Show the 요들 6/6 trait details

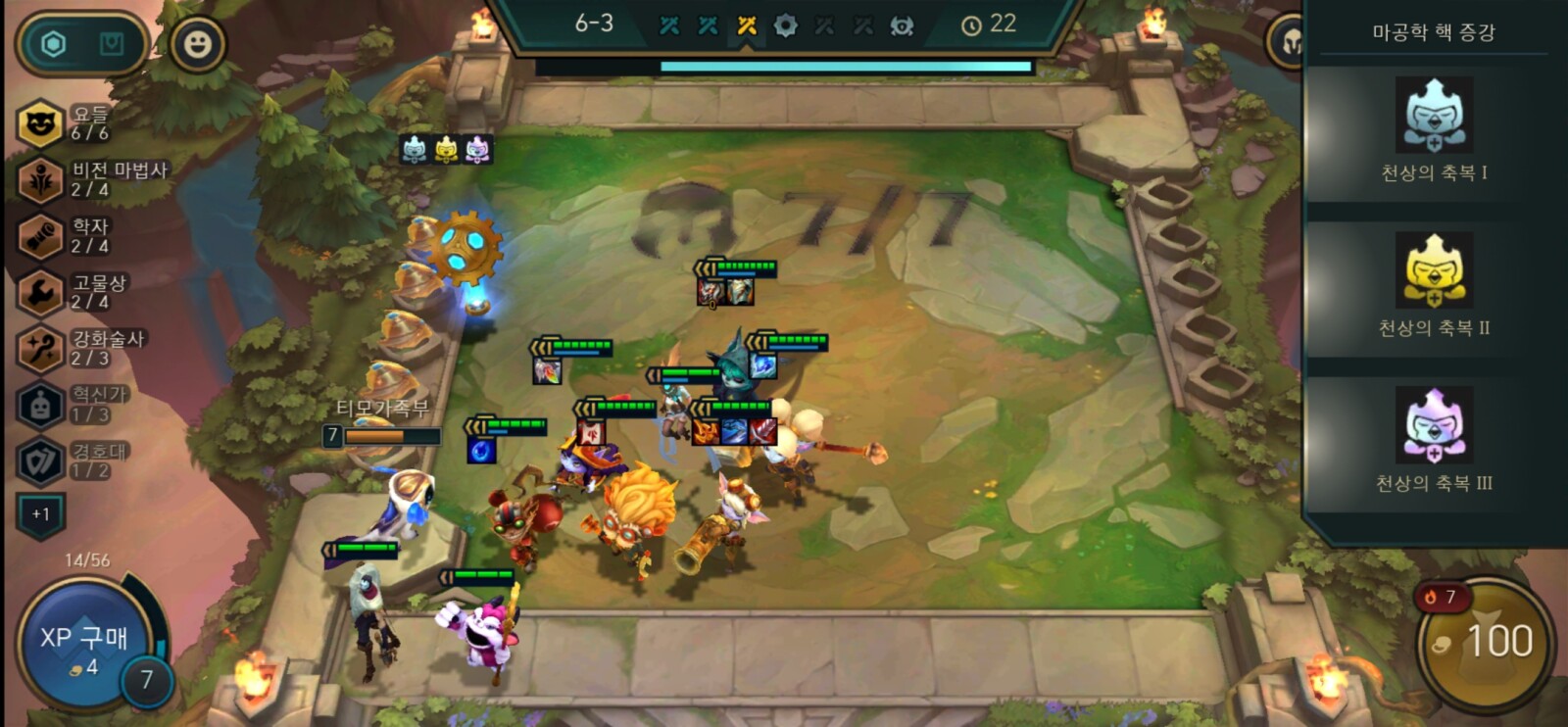(x=41, y=123)
